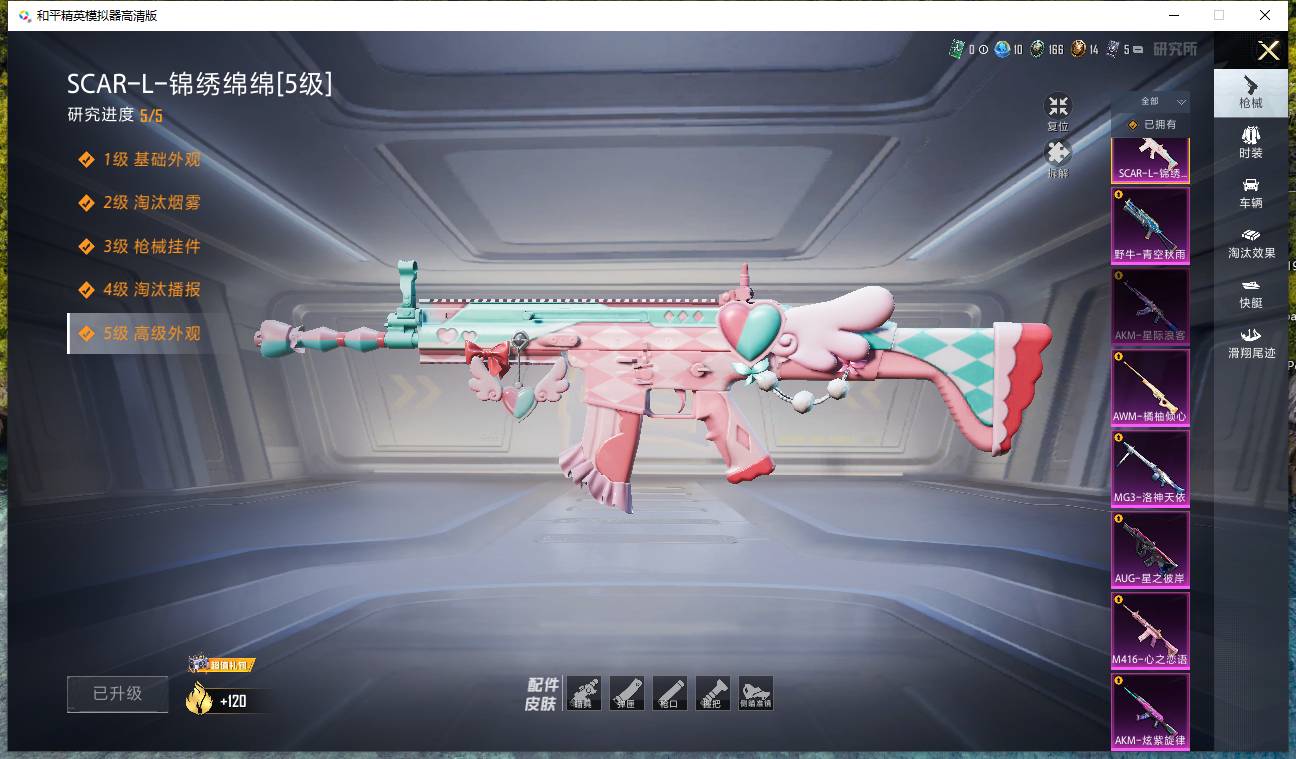1296x759 pixels.
Task: Open the 弹匣 magazine attachment skin slot
Action: 626,693
